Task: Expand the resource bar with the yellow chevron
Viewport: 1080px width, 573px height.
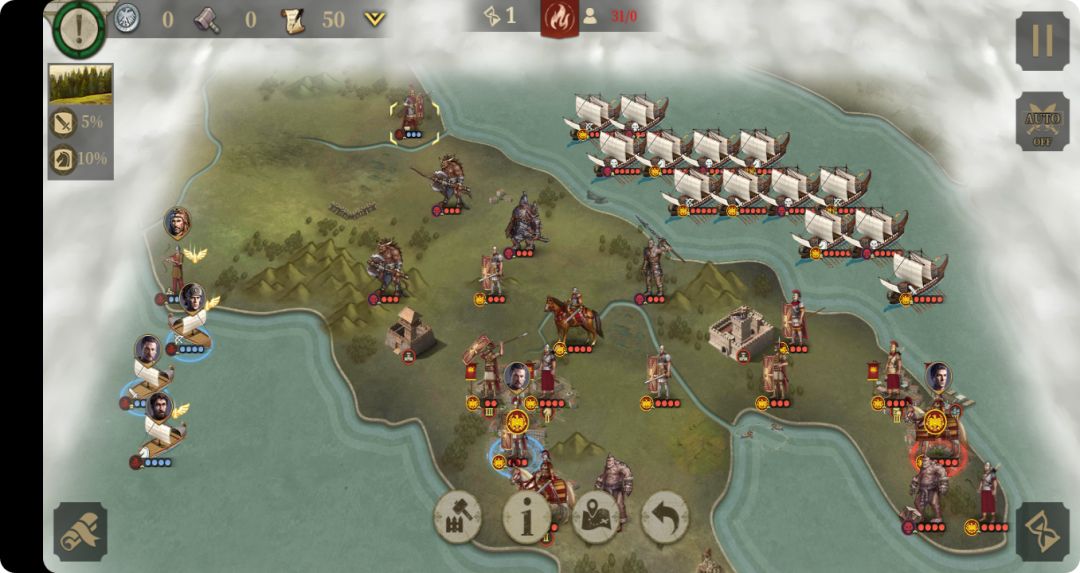Action: [x=374, y=19]
